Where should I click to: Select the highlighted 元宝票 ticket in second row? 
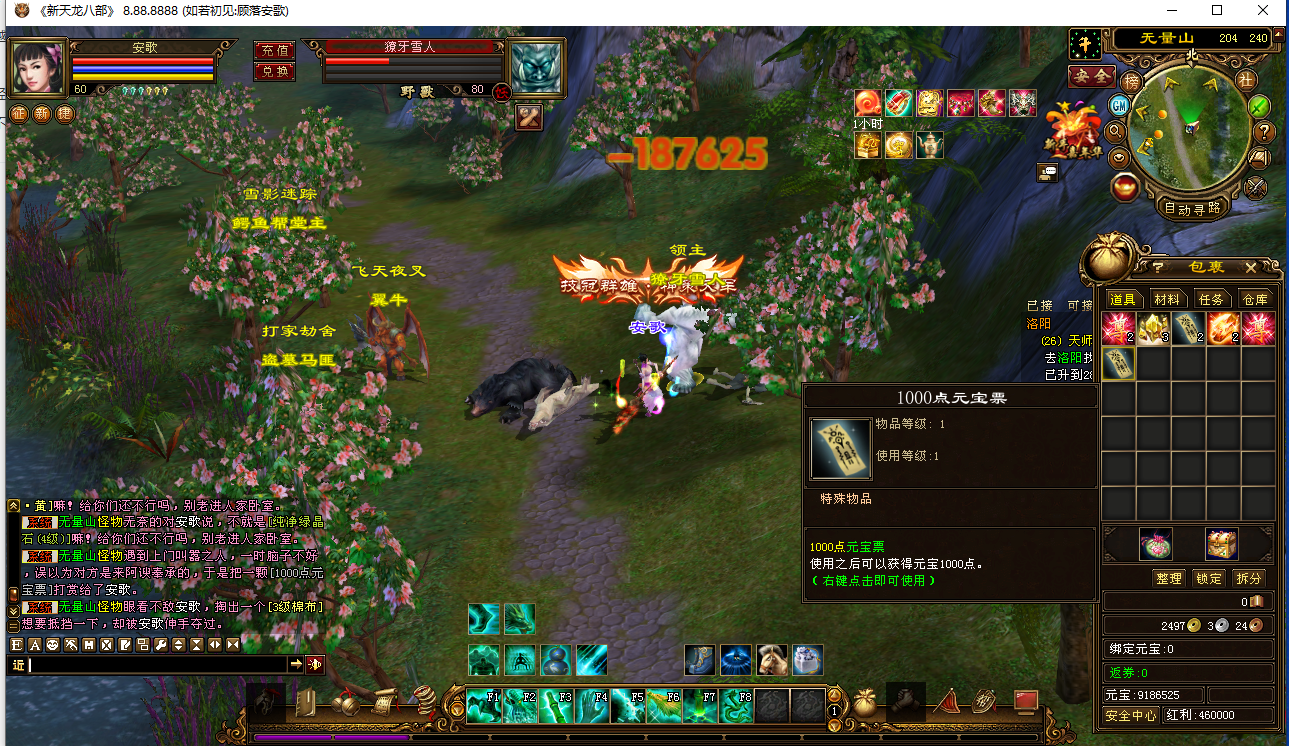(1118, 364)
